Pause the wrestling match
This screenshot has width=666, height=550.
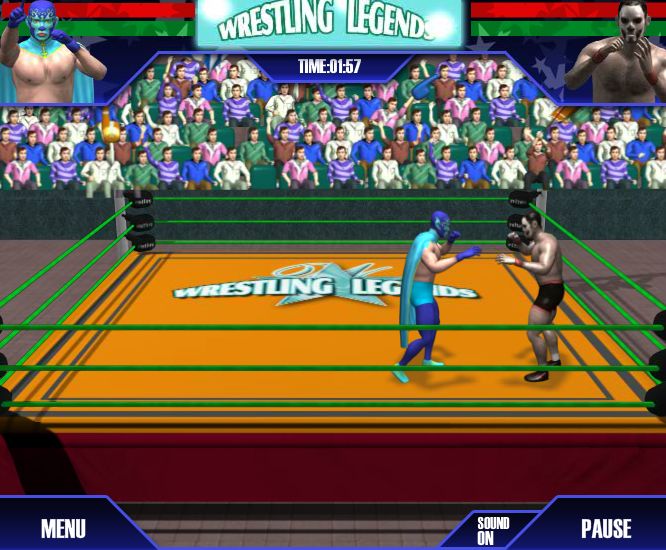[606, 528]
